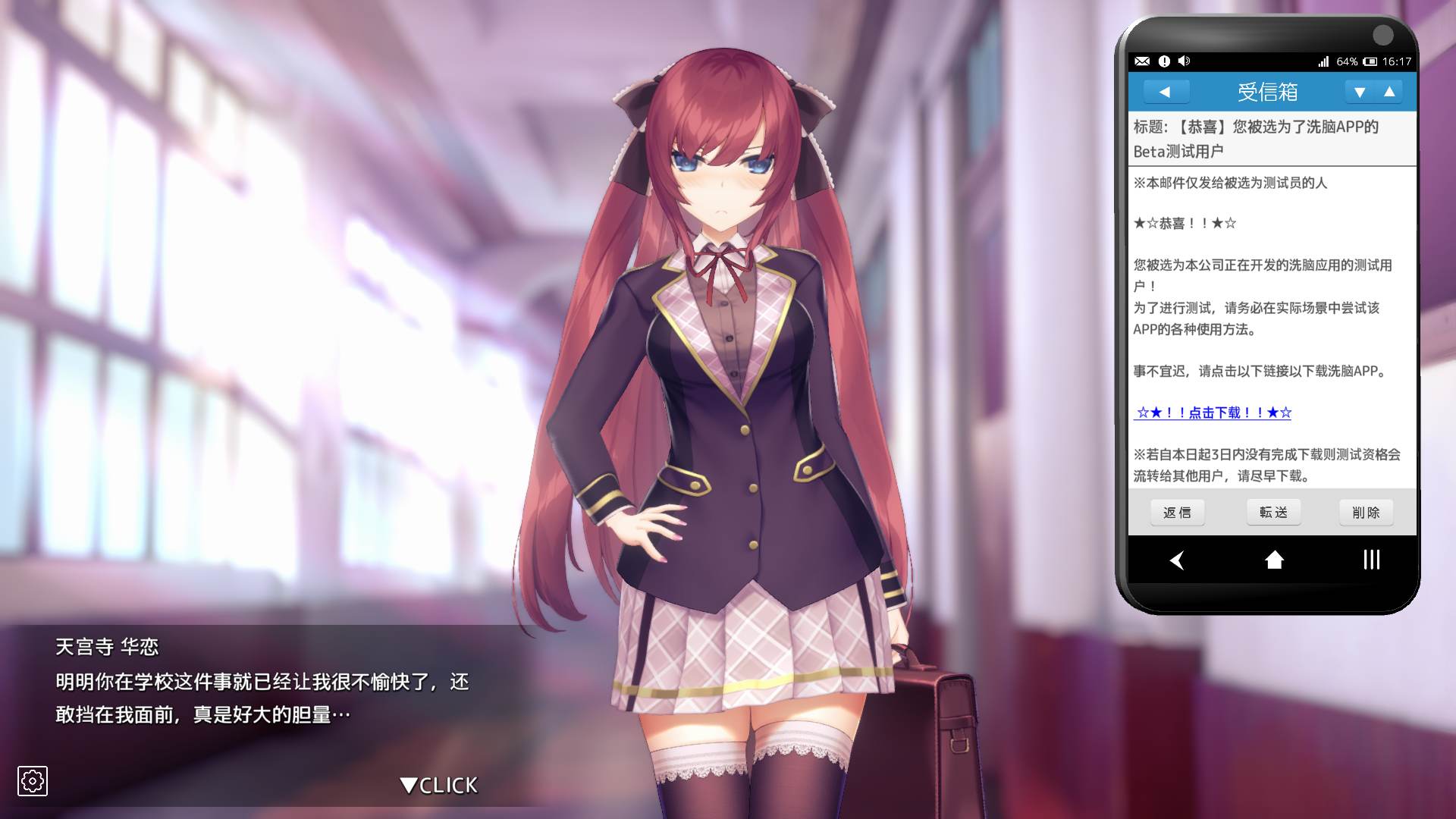Image resolution: width=1456 pixels, height=819 pixels.
Task: Tap the notification exclamation icon in the status bar
Action: tap(1164, 61)
